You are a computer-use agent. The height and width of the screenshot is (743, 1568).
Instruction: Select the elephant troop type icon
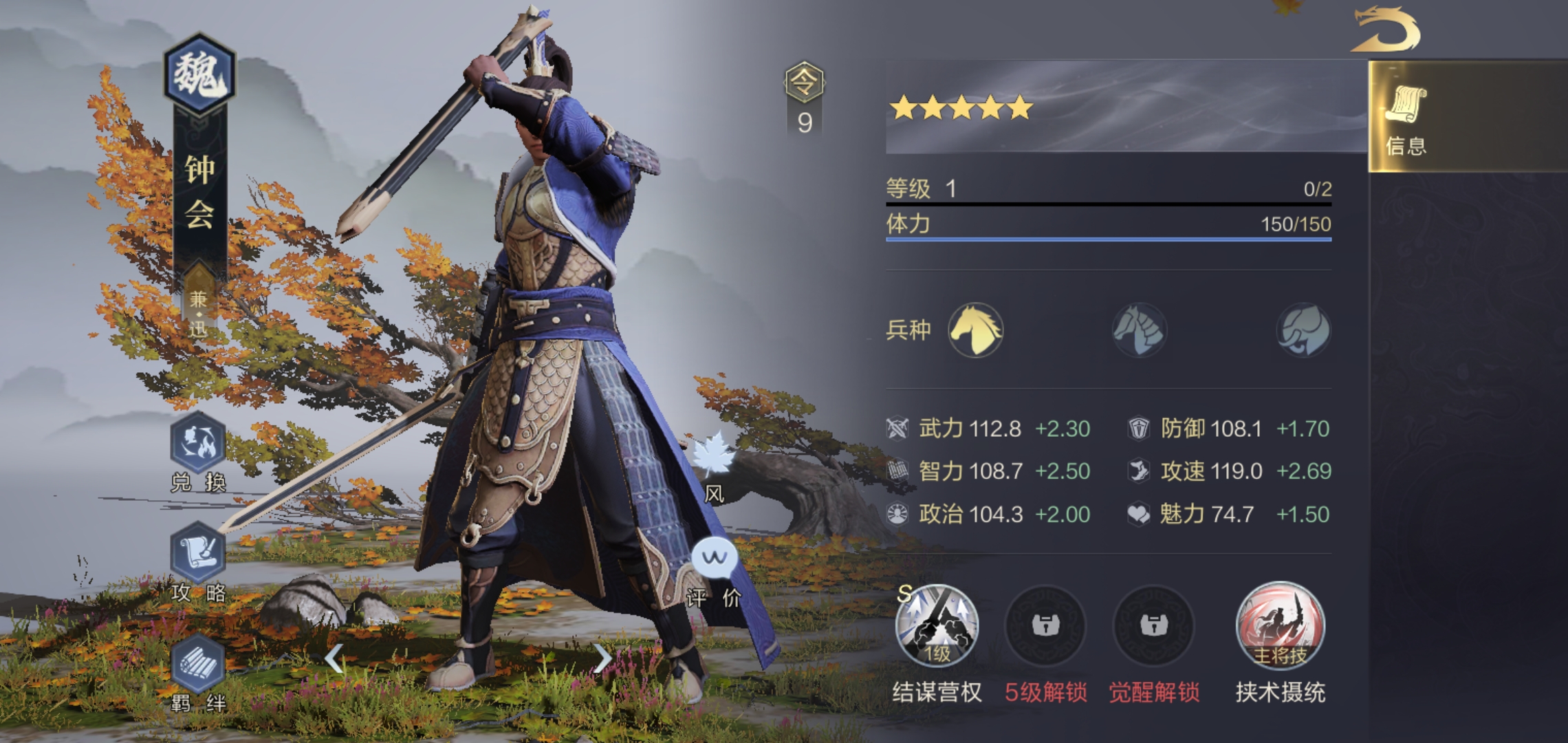click(x=1303, y=330)
